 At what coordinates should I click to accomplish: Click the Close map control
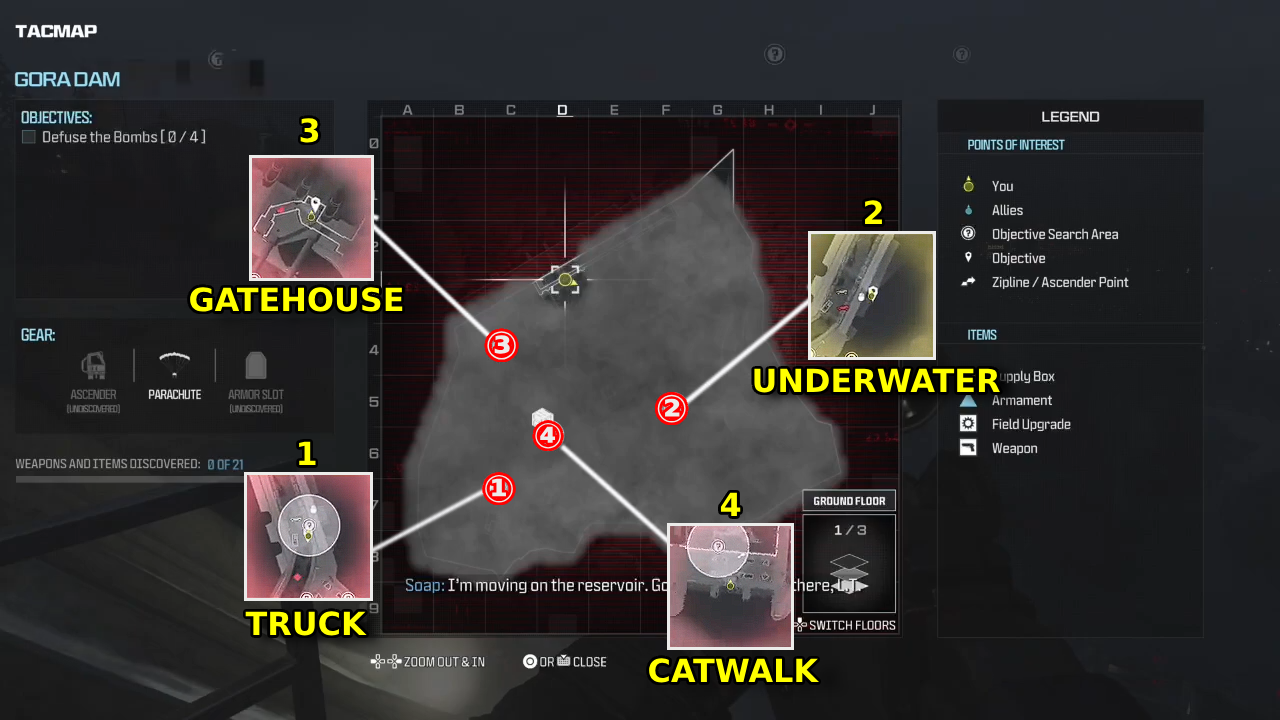coord(565,661)
